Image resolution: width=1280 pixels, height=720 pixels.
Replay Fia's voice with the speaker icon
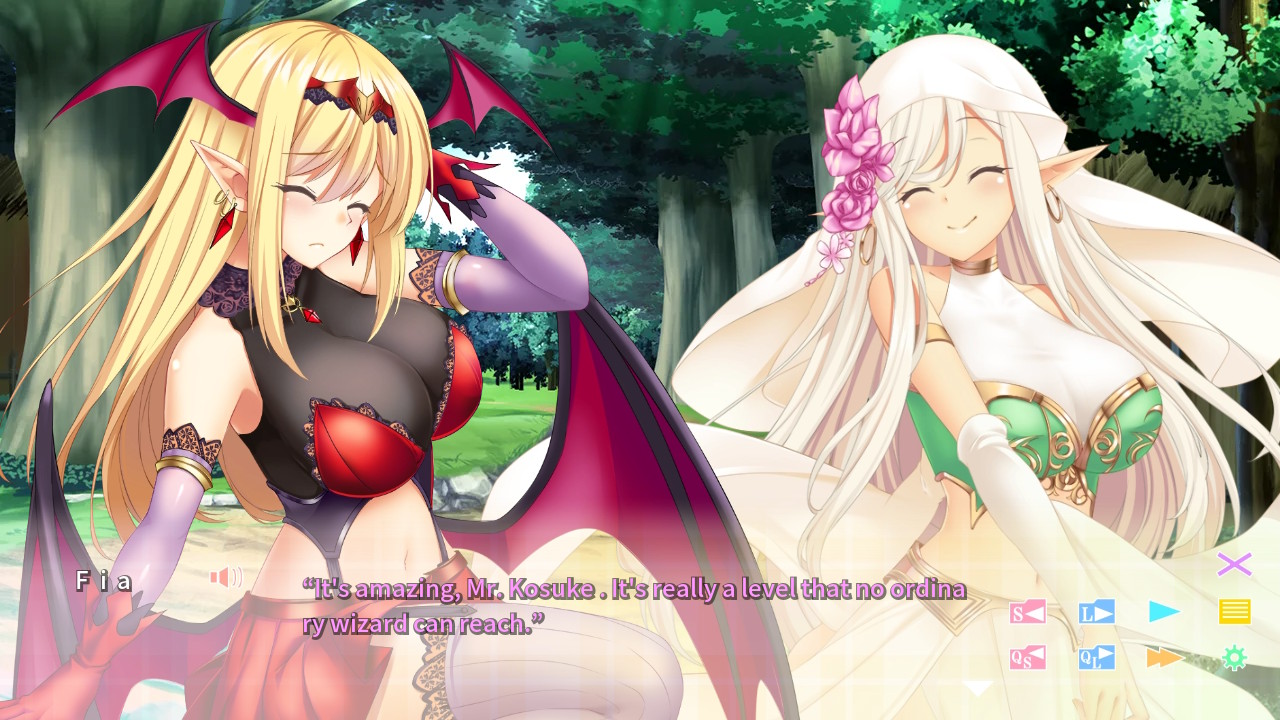coord(225,578)
